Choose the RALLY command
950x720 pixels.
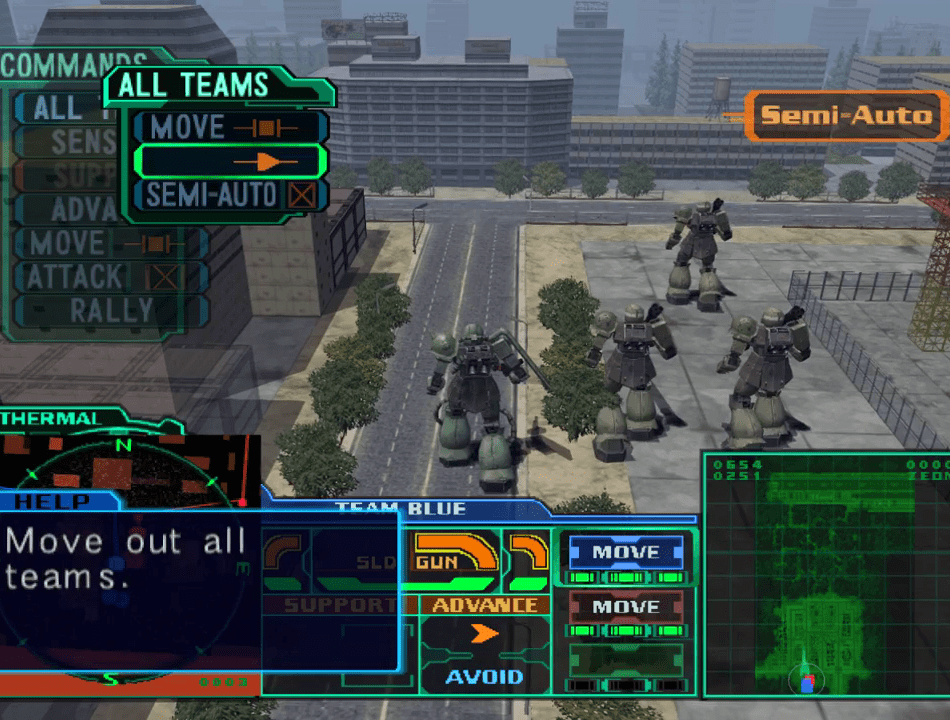click(110, 311)
